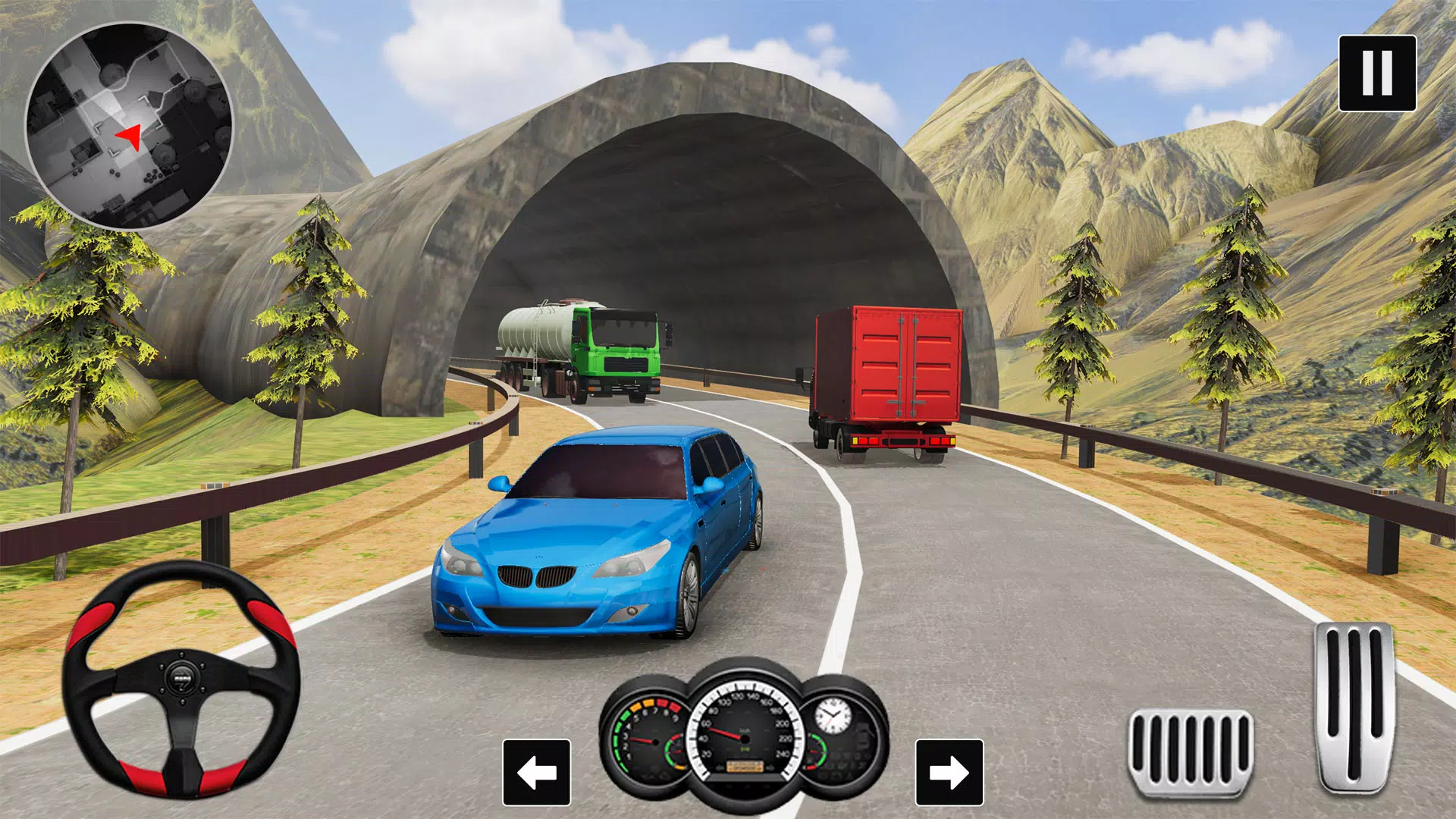Hit the wide brake pedal
Viewport: 1456px width, 819px height.
coord(1191,752)
